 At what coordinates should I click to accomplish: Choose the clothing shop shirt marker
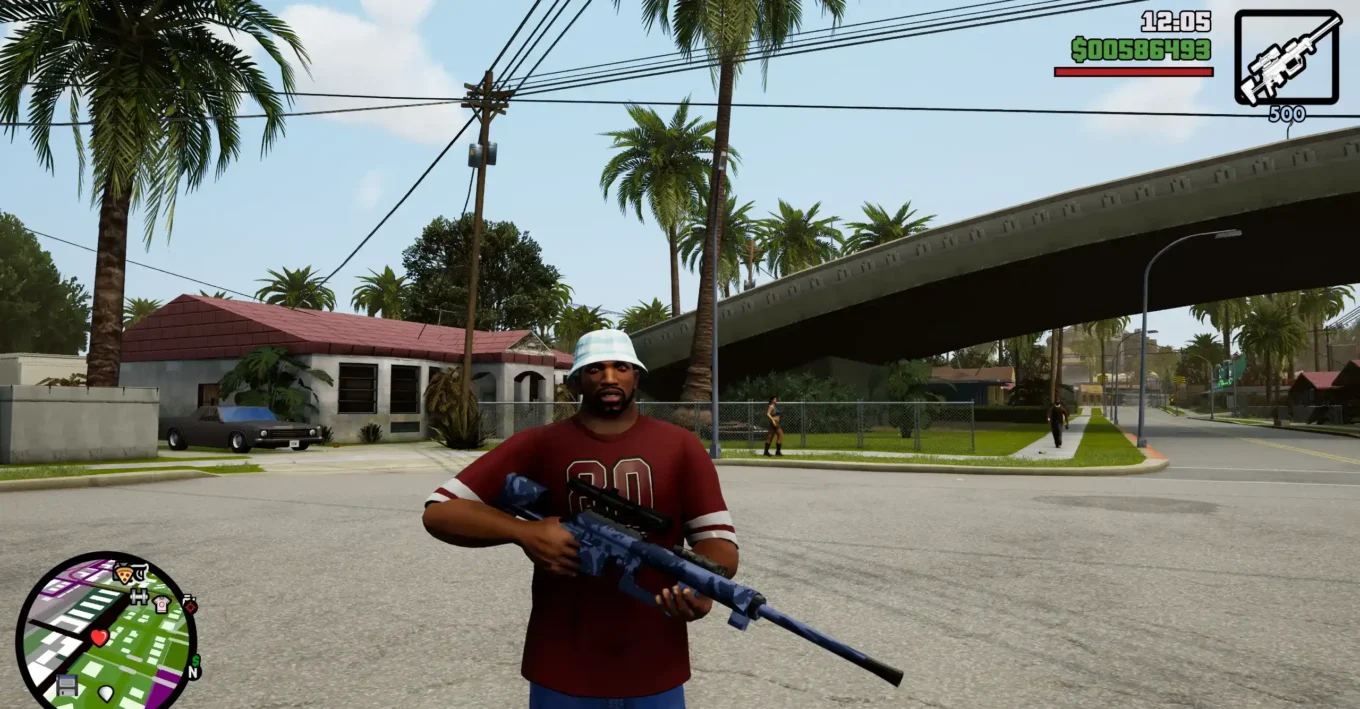coord(161,604)
